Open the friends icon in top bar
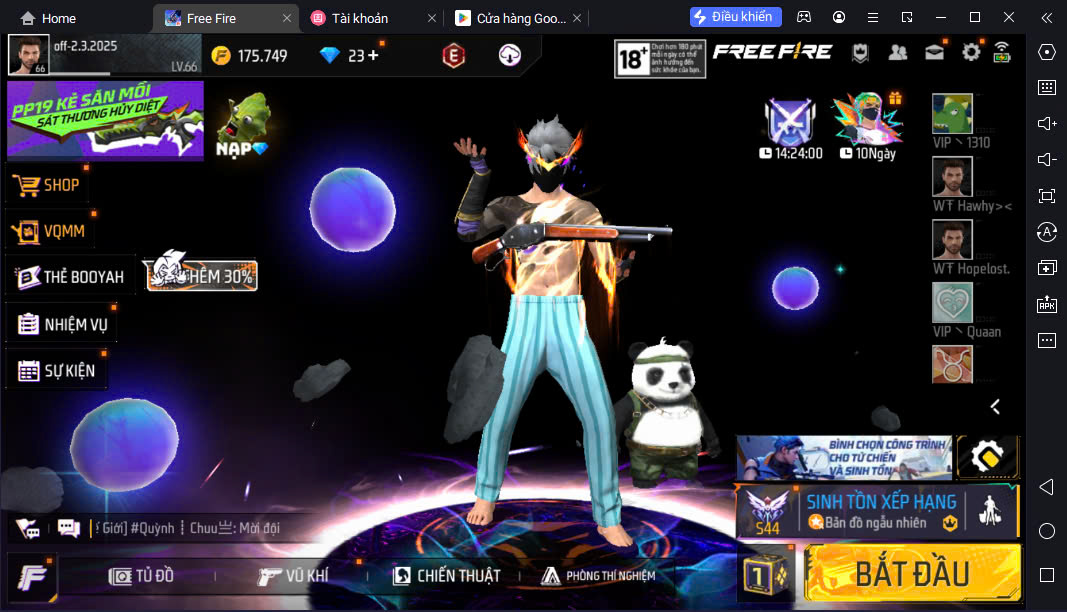 (x=898, y=52)
